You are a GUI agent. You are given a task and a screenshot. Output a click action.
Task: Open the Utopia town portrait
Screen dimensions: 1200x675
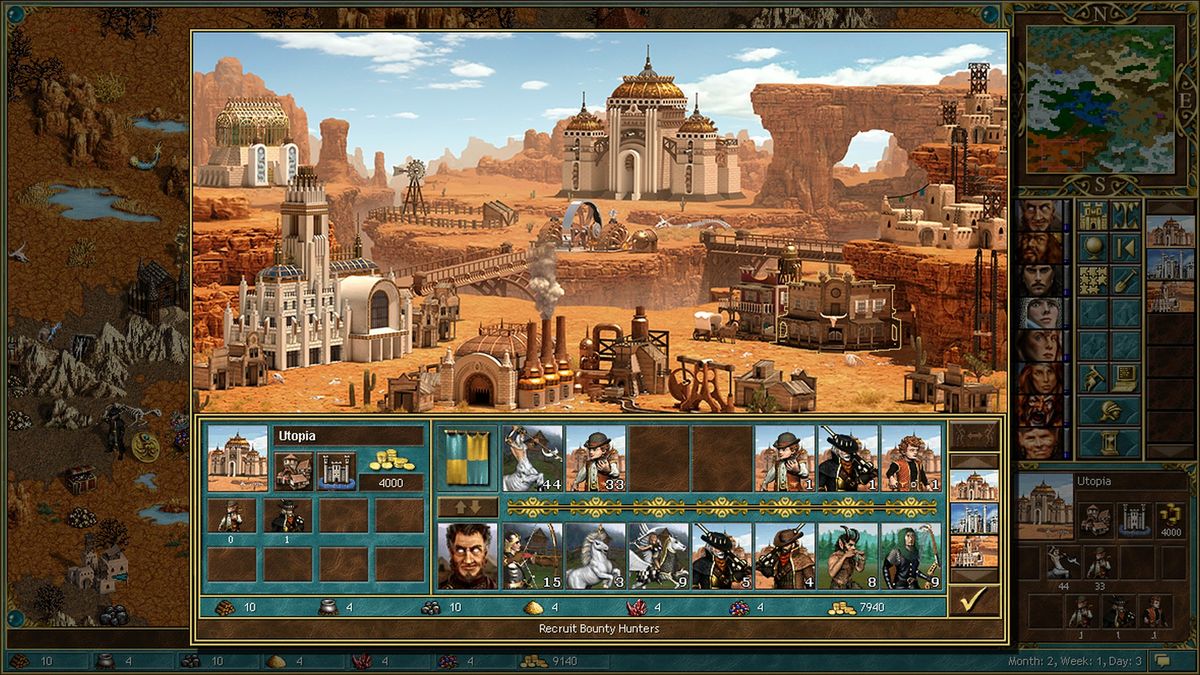(237, 458)
